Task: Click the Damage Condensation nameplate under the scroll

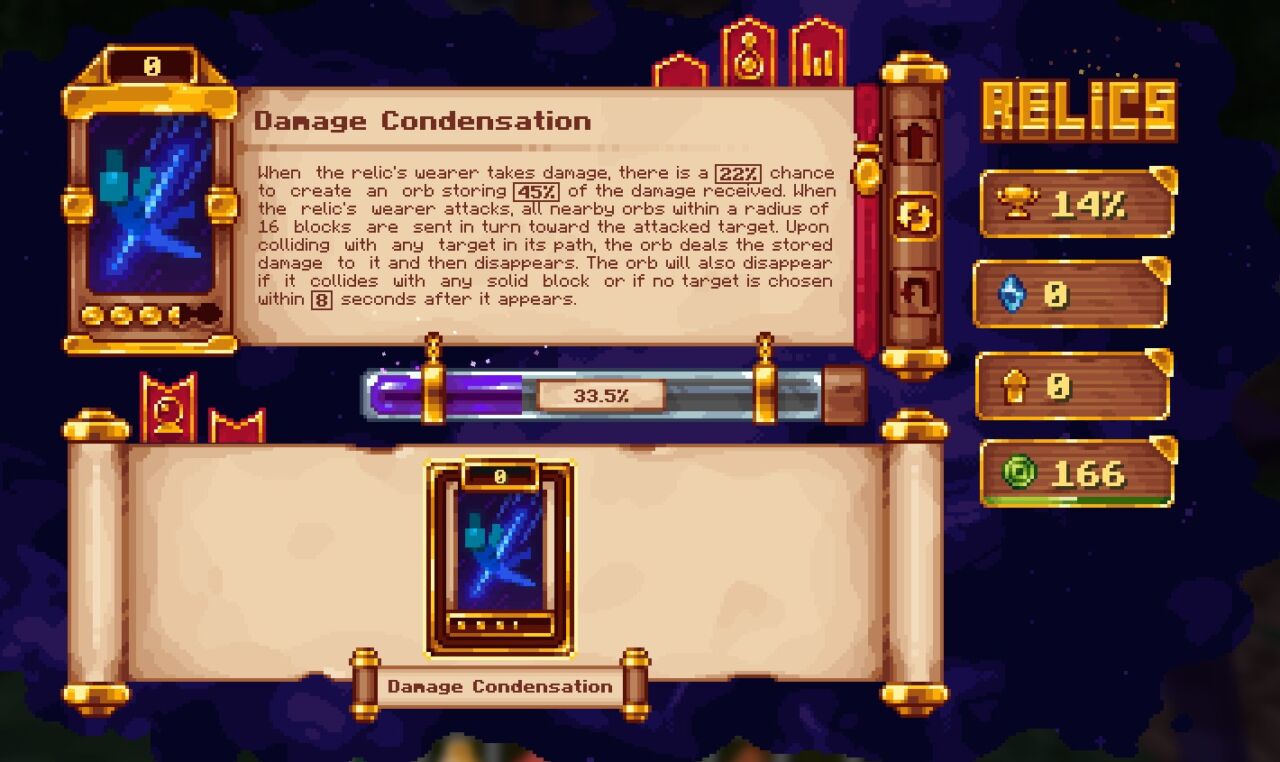Action: pos(500,687)
